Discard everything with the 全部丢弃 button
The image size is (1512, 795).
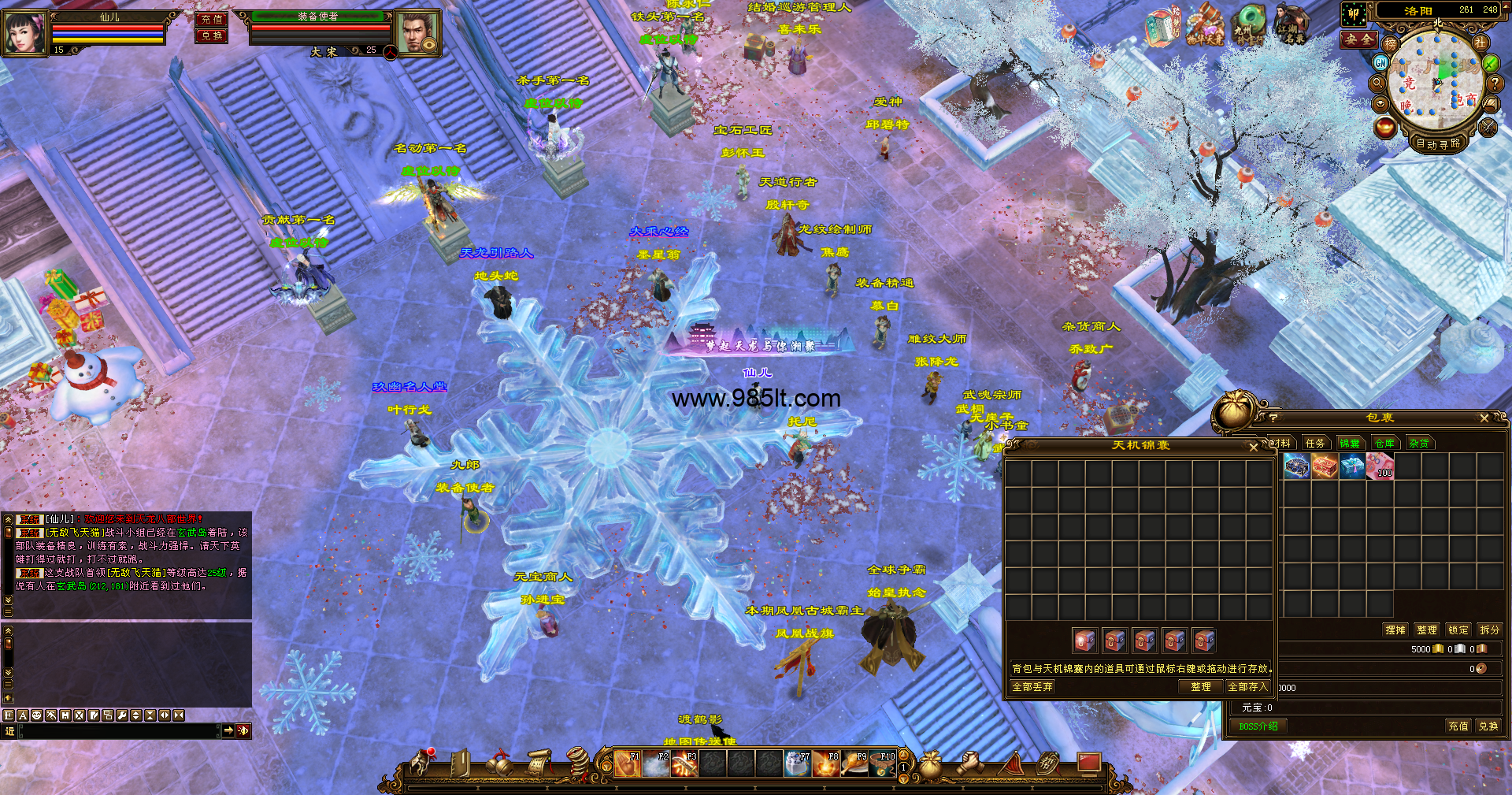[1032, 687]
